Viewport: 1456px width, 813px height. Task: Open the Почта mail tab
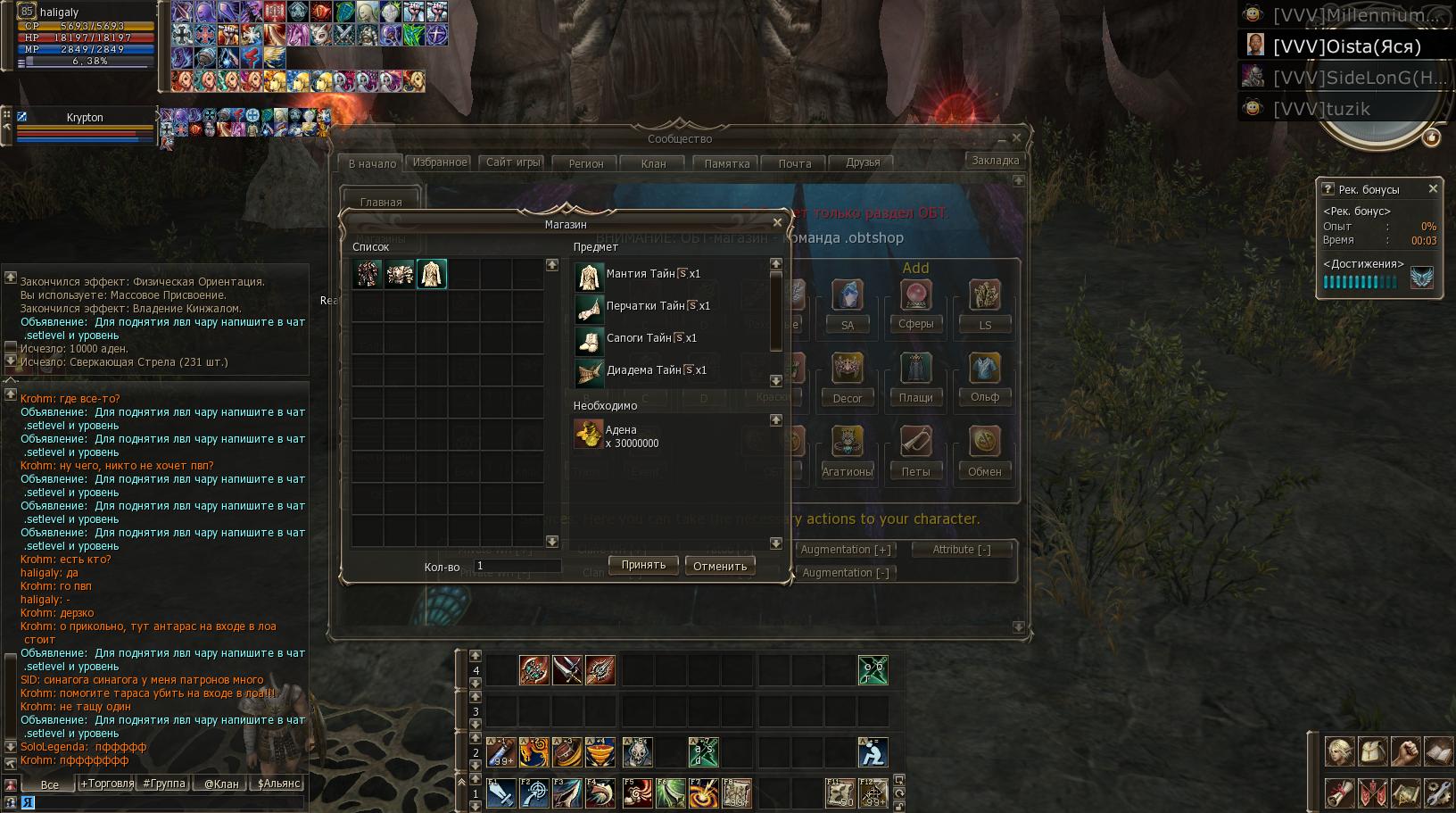(794, 163)
